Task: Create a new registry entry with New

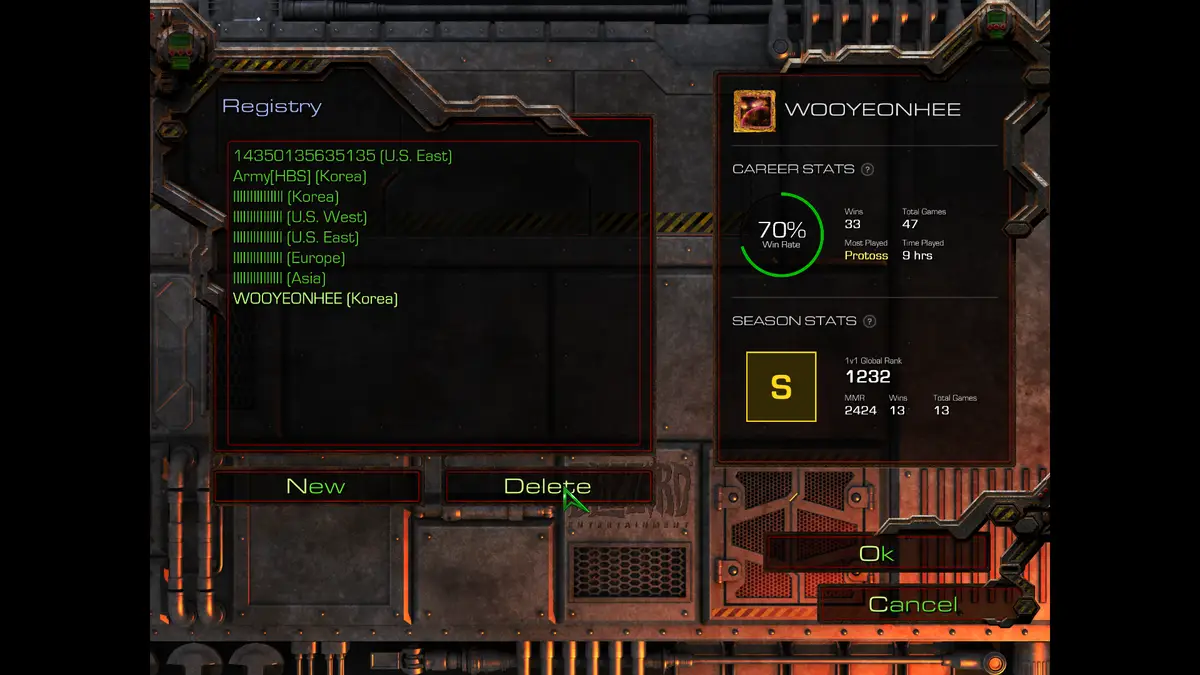Action: click(x=316, y=487)
